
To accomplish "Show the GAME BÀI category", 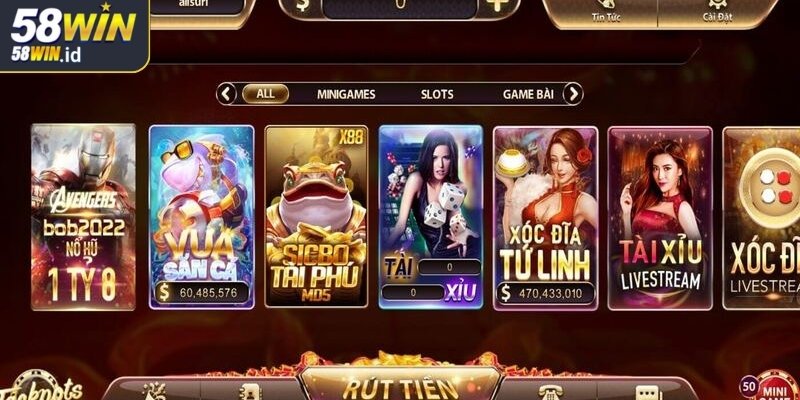I will pos(527,94).
